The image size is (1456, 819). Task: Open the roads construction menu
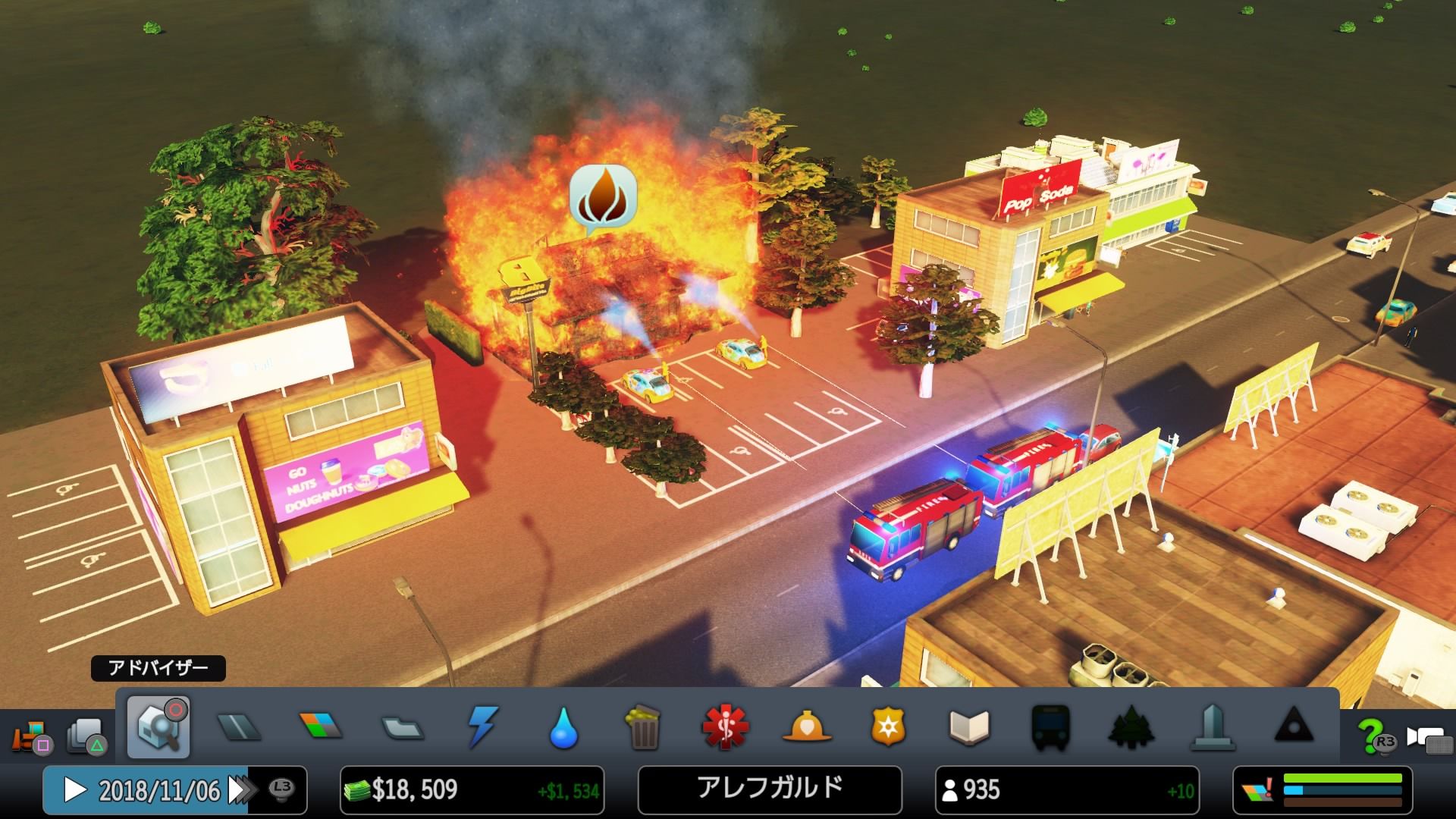[x=239, y=728]
